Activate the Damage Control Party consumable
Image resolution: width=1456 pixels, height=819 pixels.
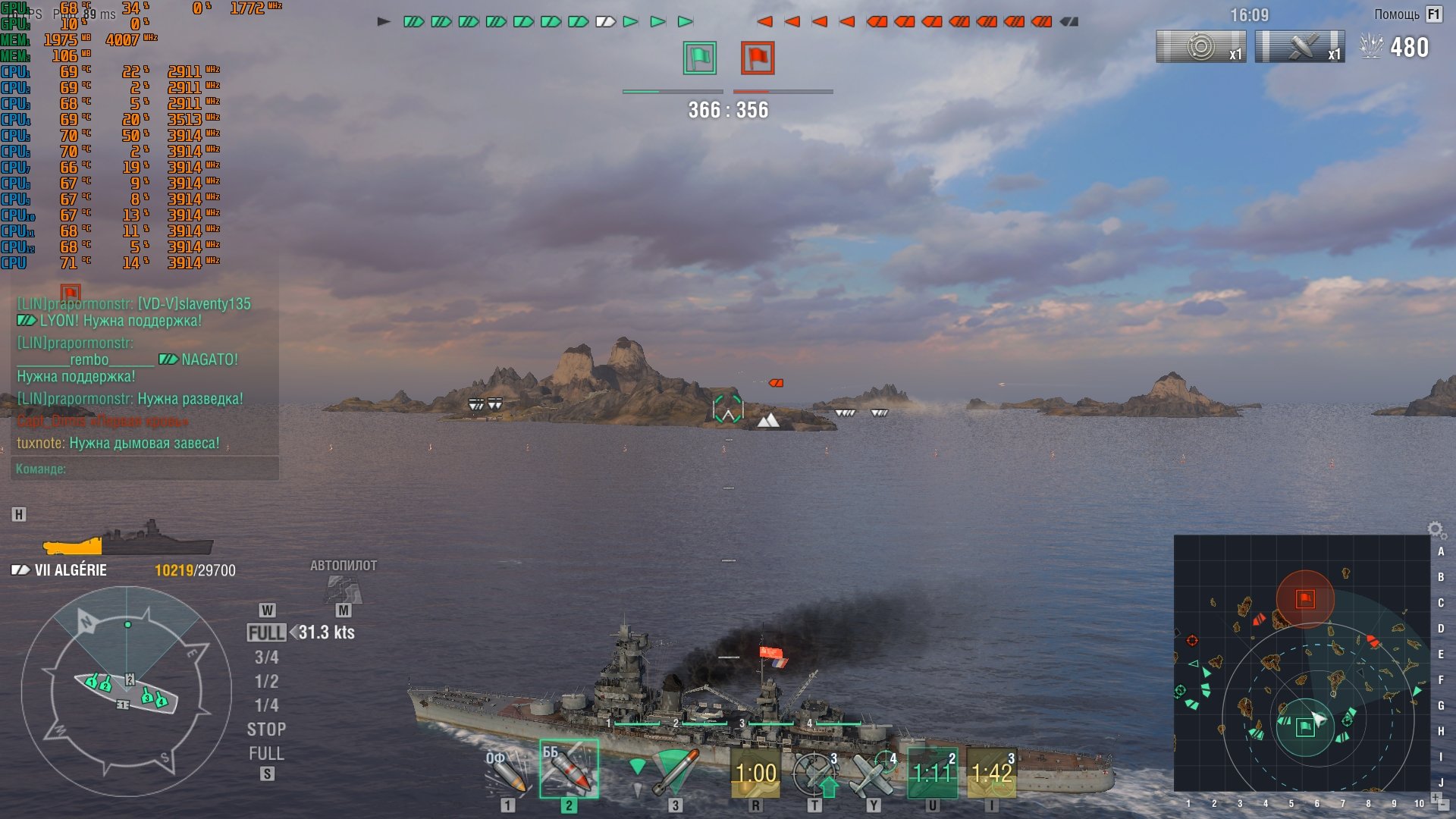(x=755, y=773)
